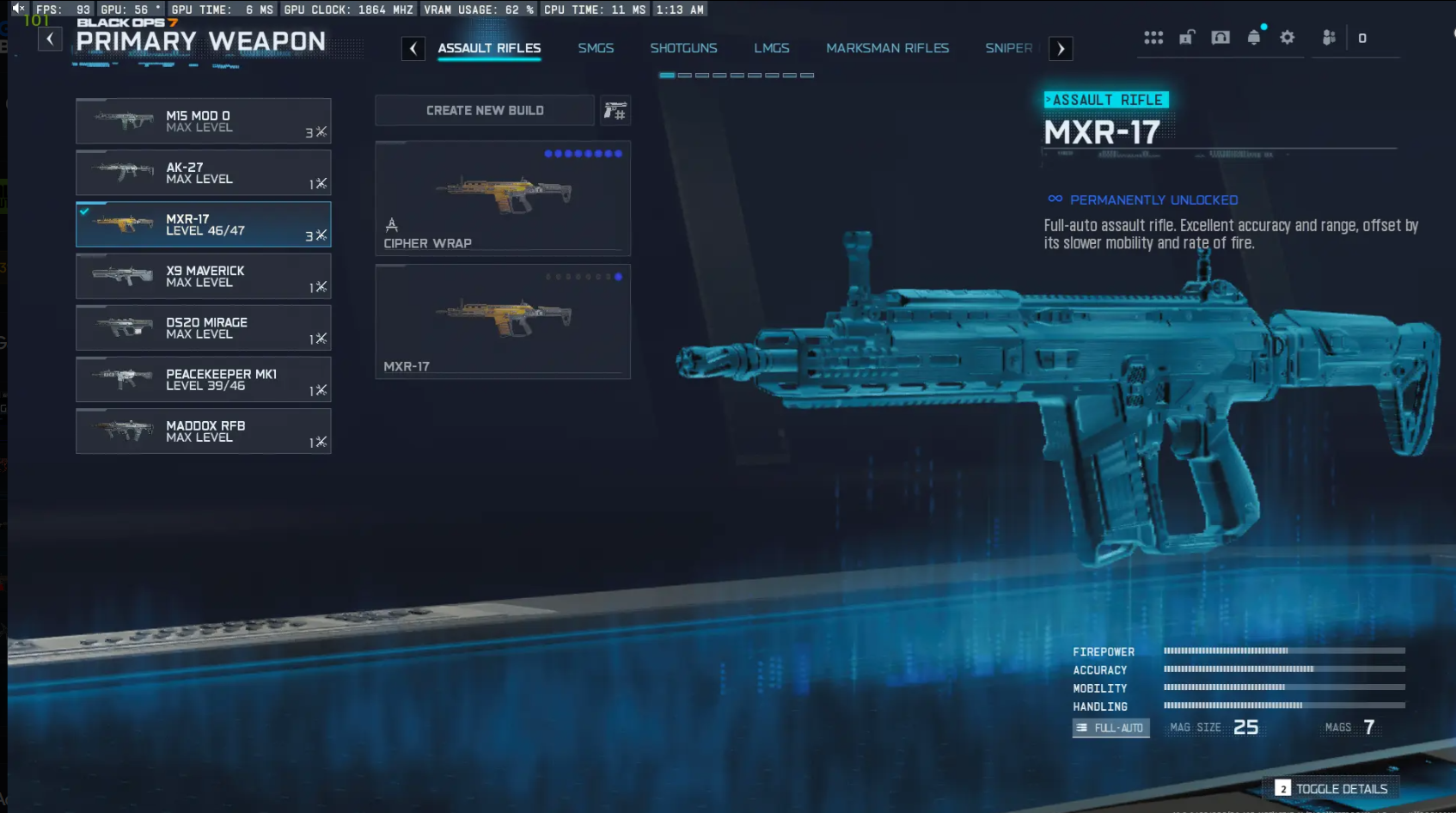1456x813 pixels.
Task: Click the account lock icon
Action: click(1187, 37)
